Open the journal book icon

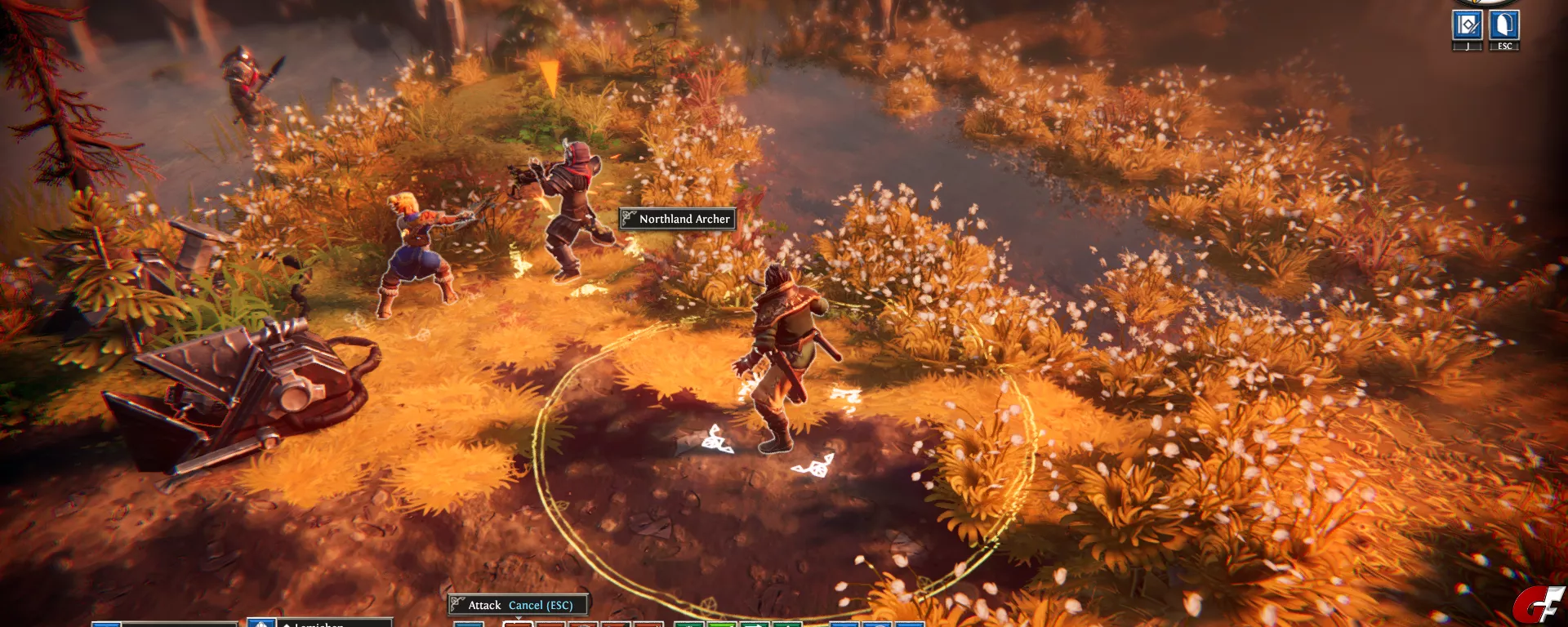1468,26
